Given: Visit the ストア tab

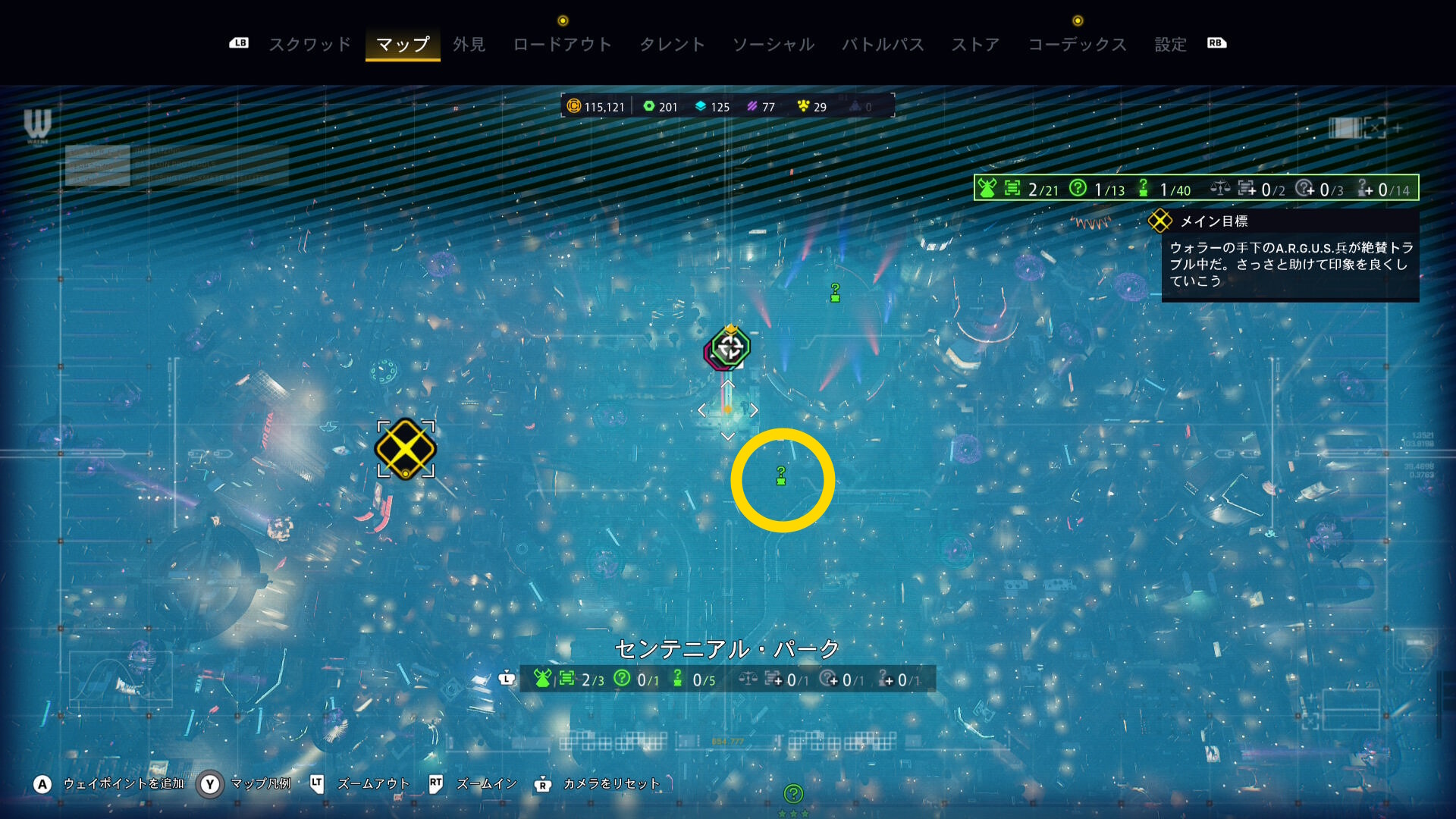Looking at the screenshot, I should tap(975, 45).
